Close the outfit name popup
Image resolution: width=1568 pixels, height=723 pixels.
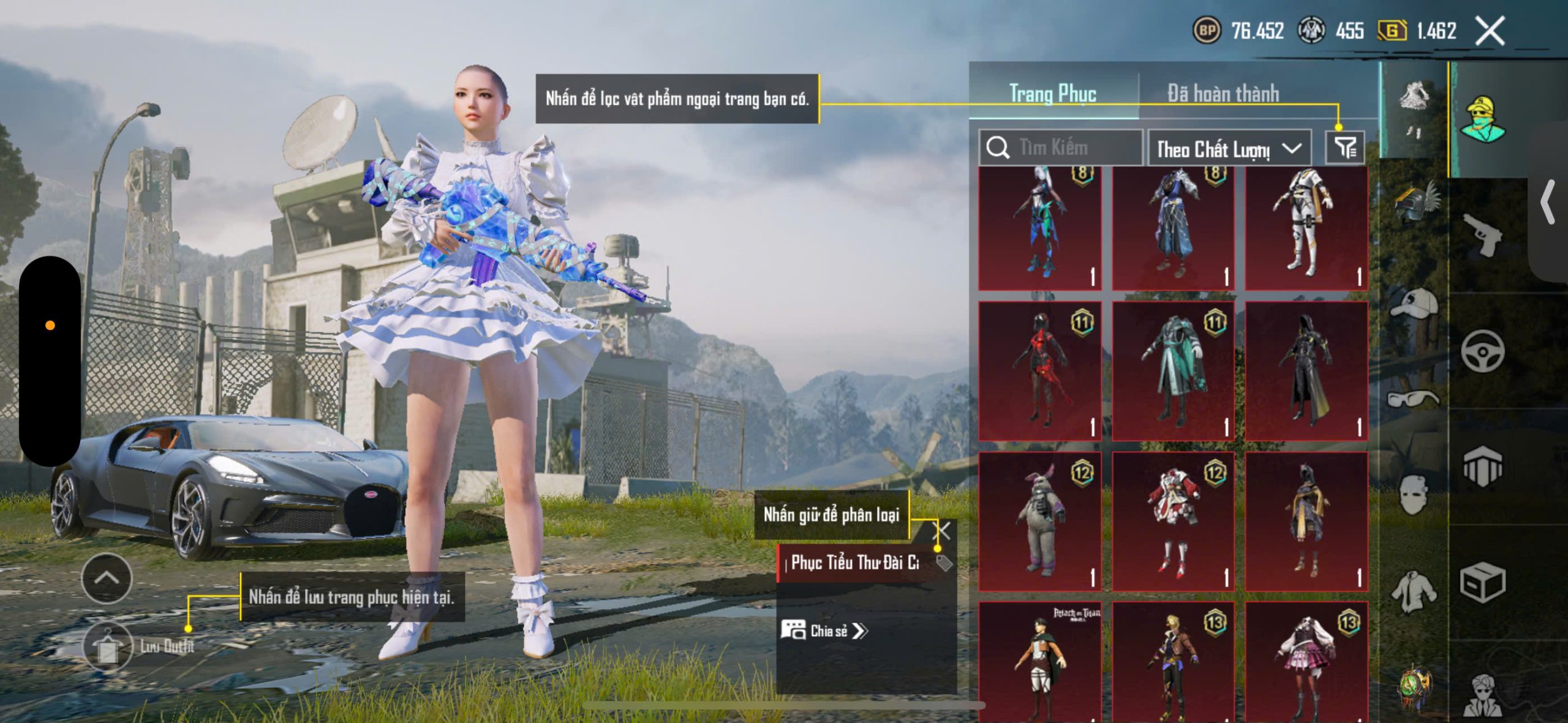[x=943, y=531]
